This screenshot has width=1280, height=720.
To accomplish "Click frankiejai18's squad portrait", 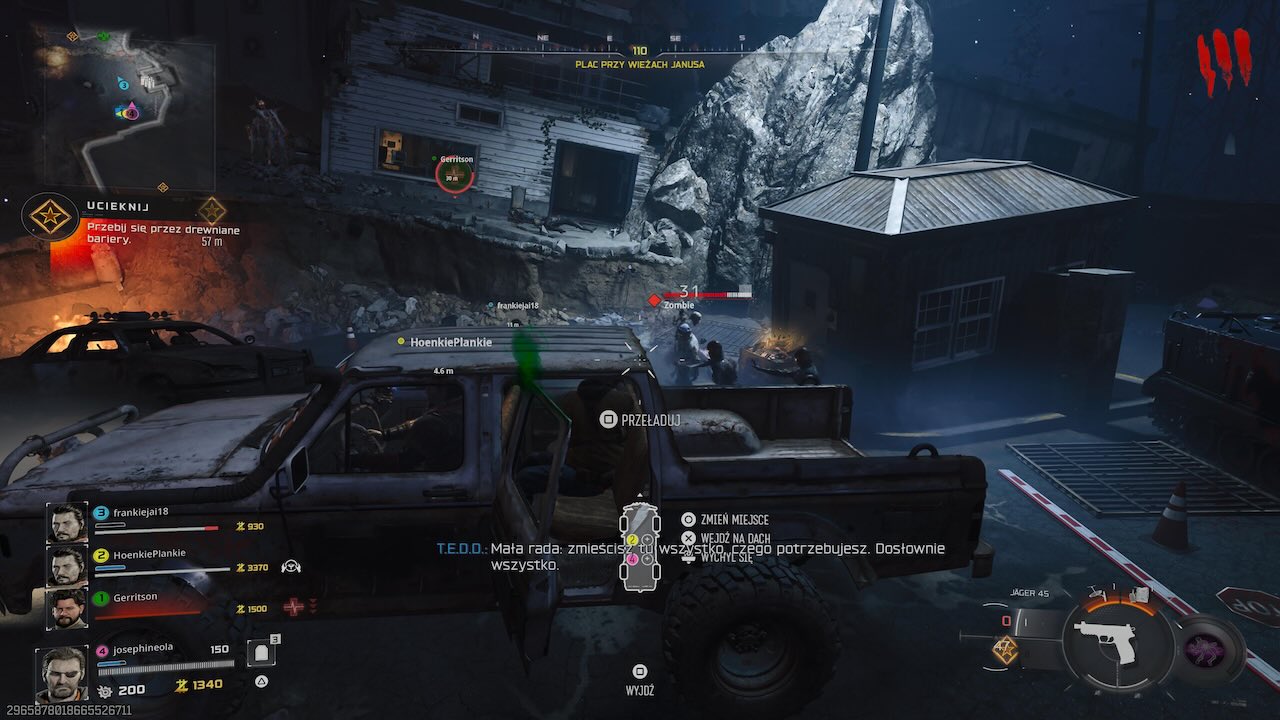I will click(x=67, y=523).
